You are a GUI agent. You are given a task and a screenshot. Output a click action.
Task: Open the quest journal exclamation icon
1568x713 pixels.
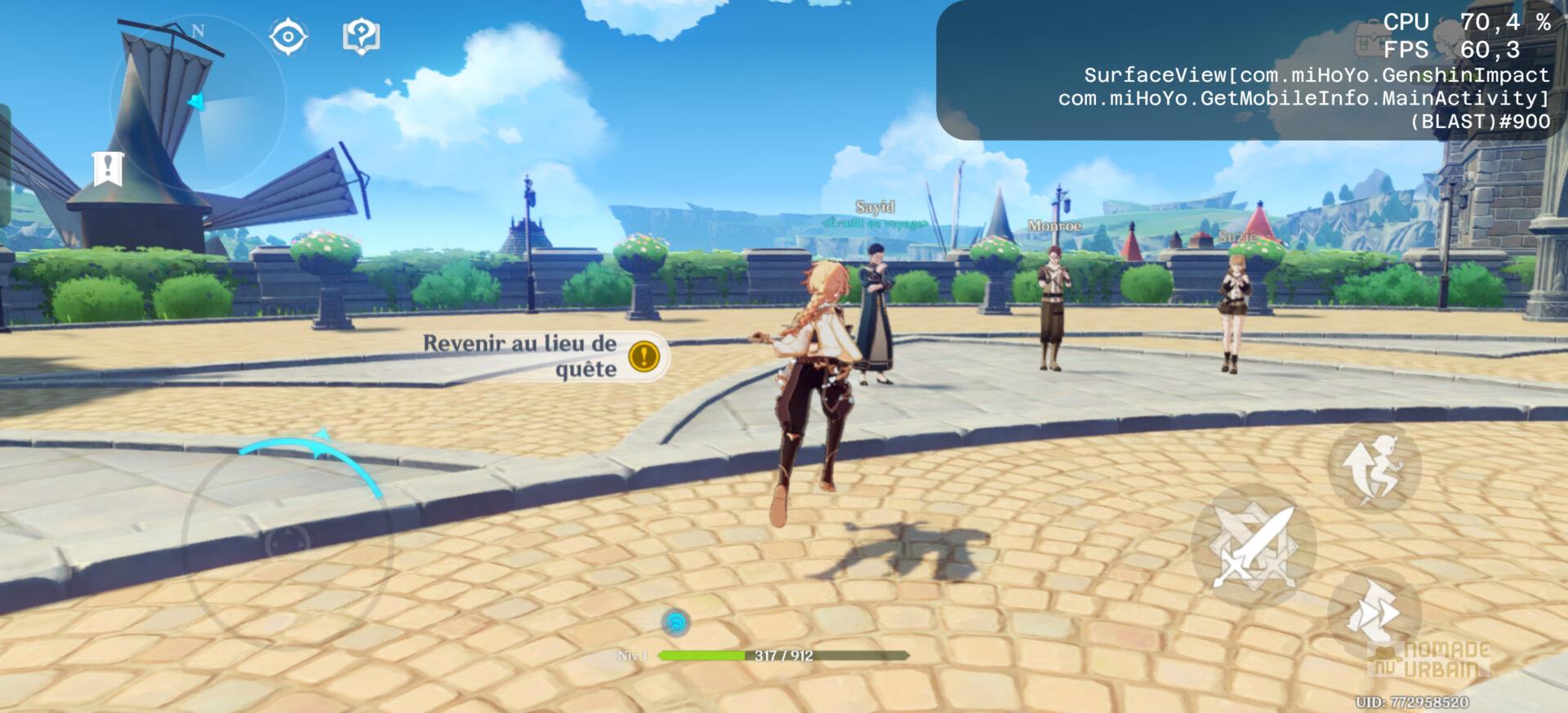108,169
